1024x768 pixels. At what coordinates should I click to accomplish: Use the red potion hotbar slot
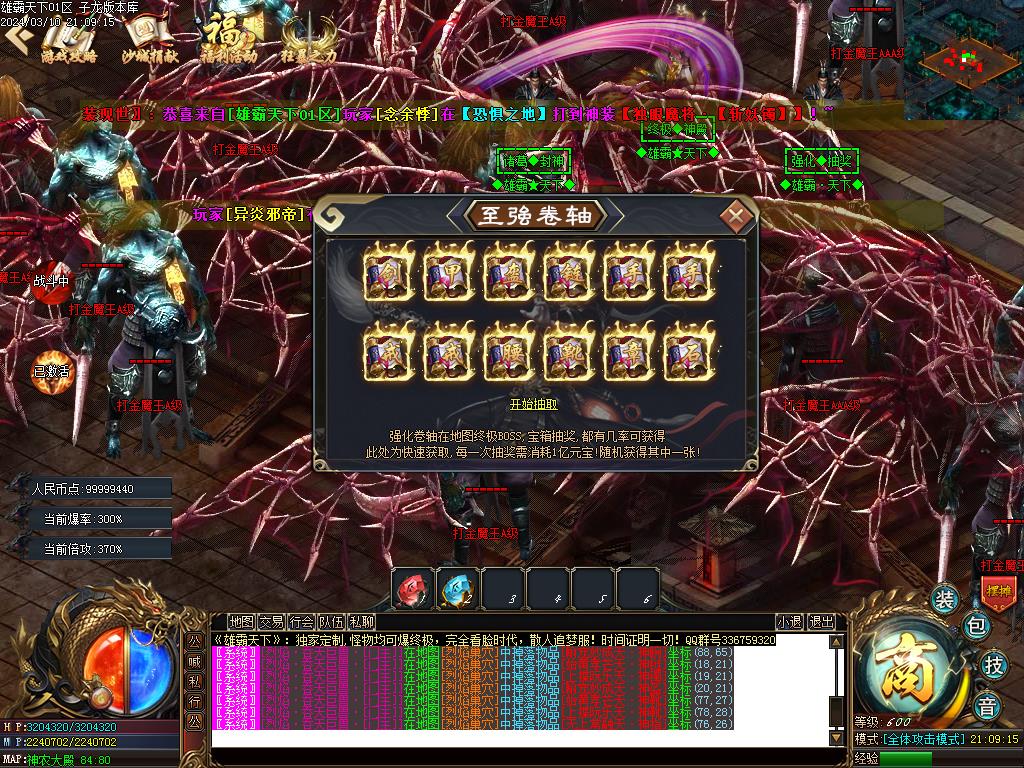412,588
